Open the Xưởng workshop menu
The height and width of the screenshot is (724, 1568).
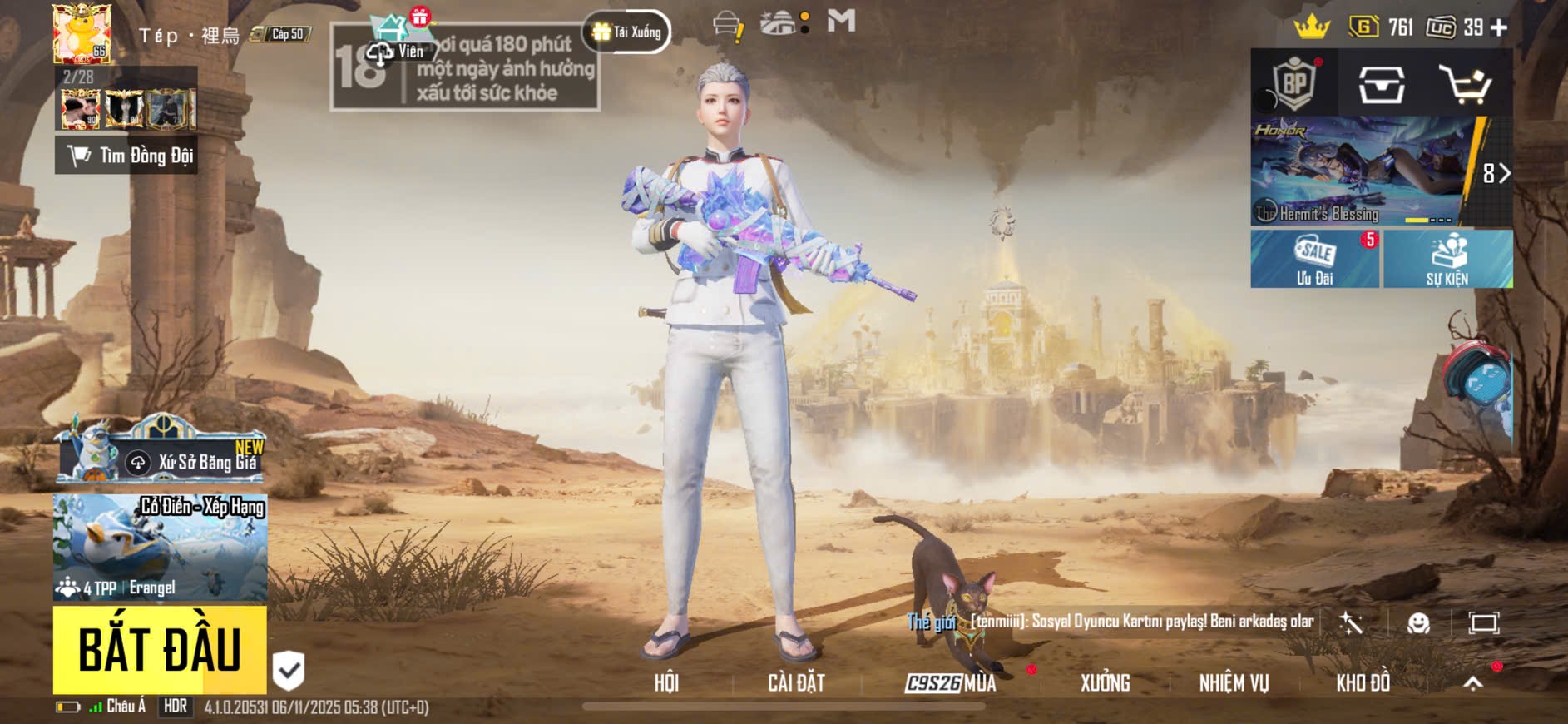1105,683
